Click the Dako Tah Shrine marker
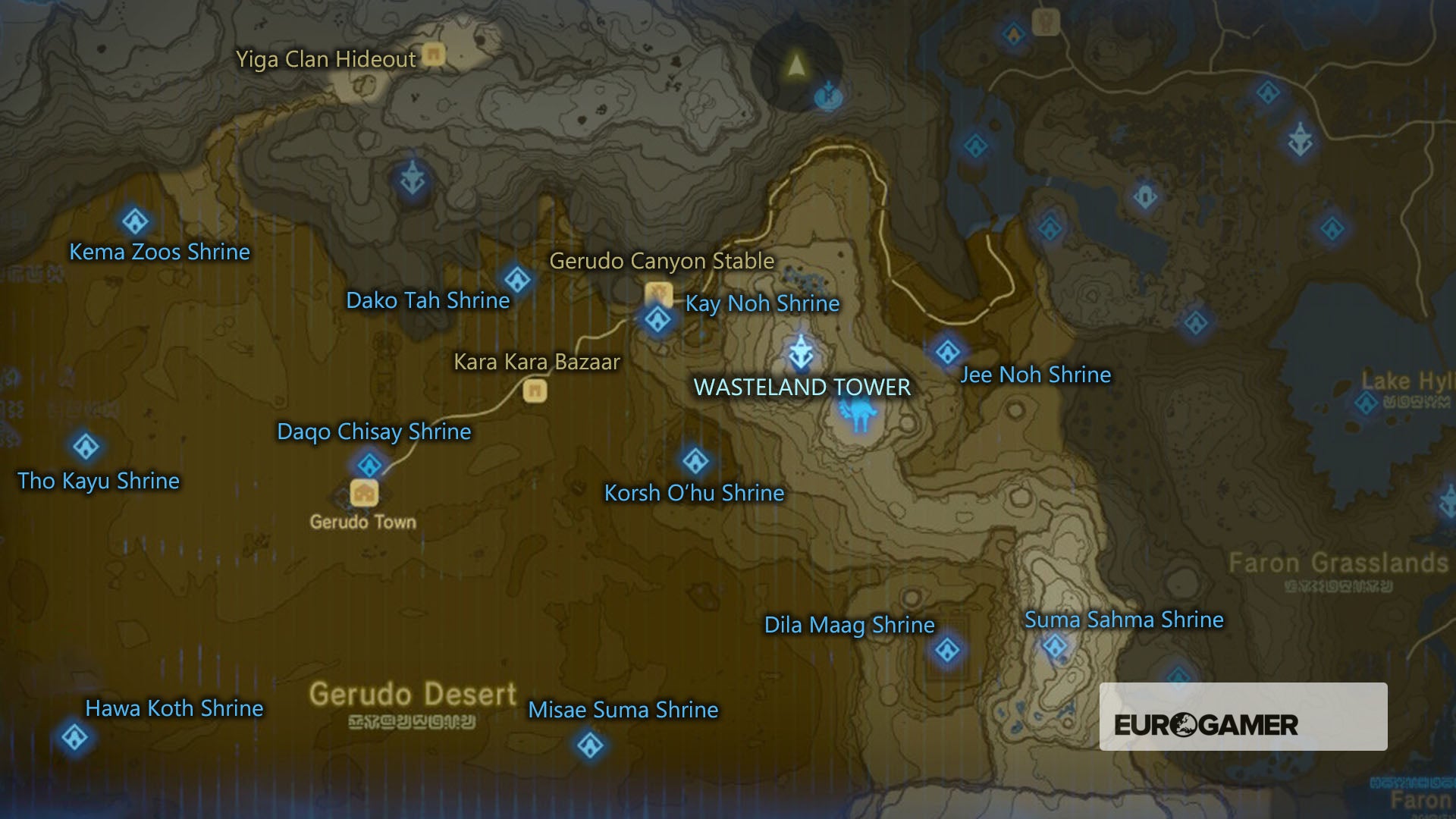This screenshot has height=819, width=1456. (x=518, y=279)
